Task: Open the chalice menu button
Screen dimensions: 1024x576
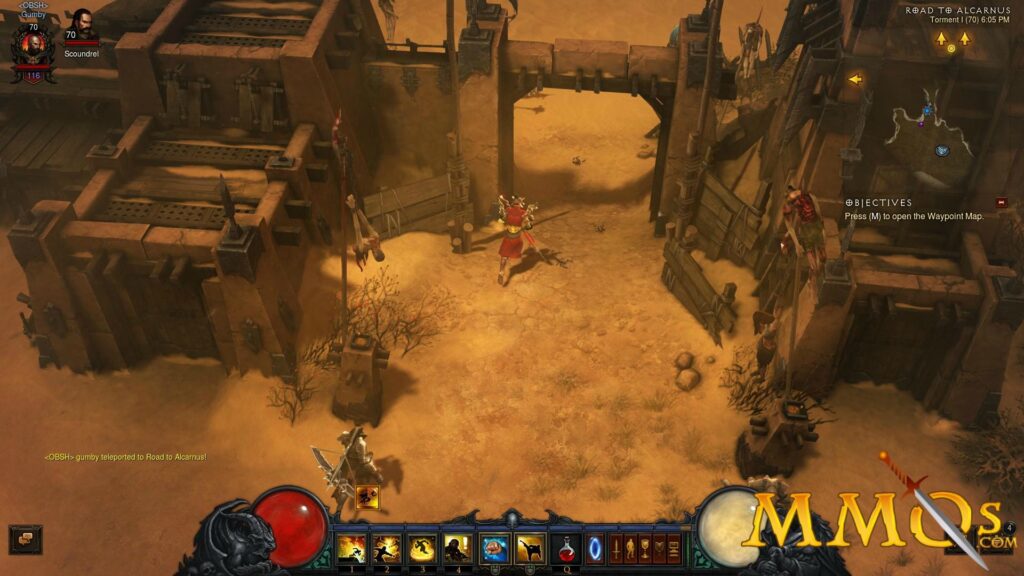Action: pos(645,548)
